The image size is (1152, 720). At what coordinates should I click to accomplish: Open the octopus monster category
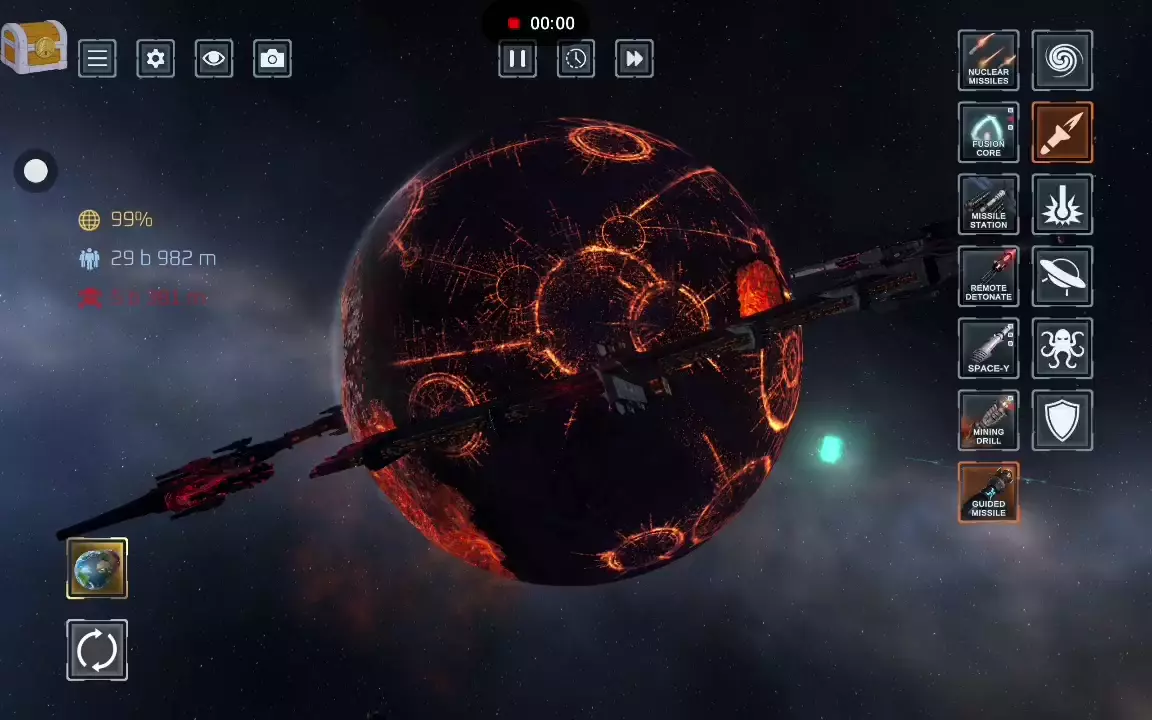(1062, 348)
